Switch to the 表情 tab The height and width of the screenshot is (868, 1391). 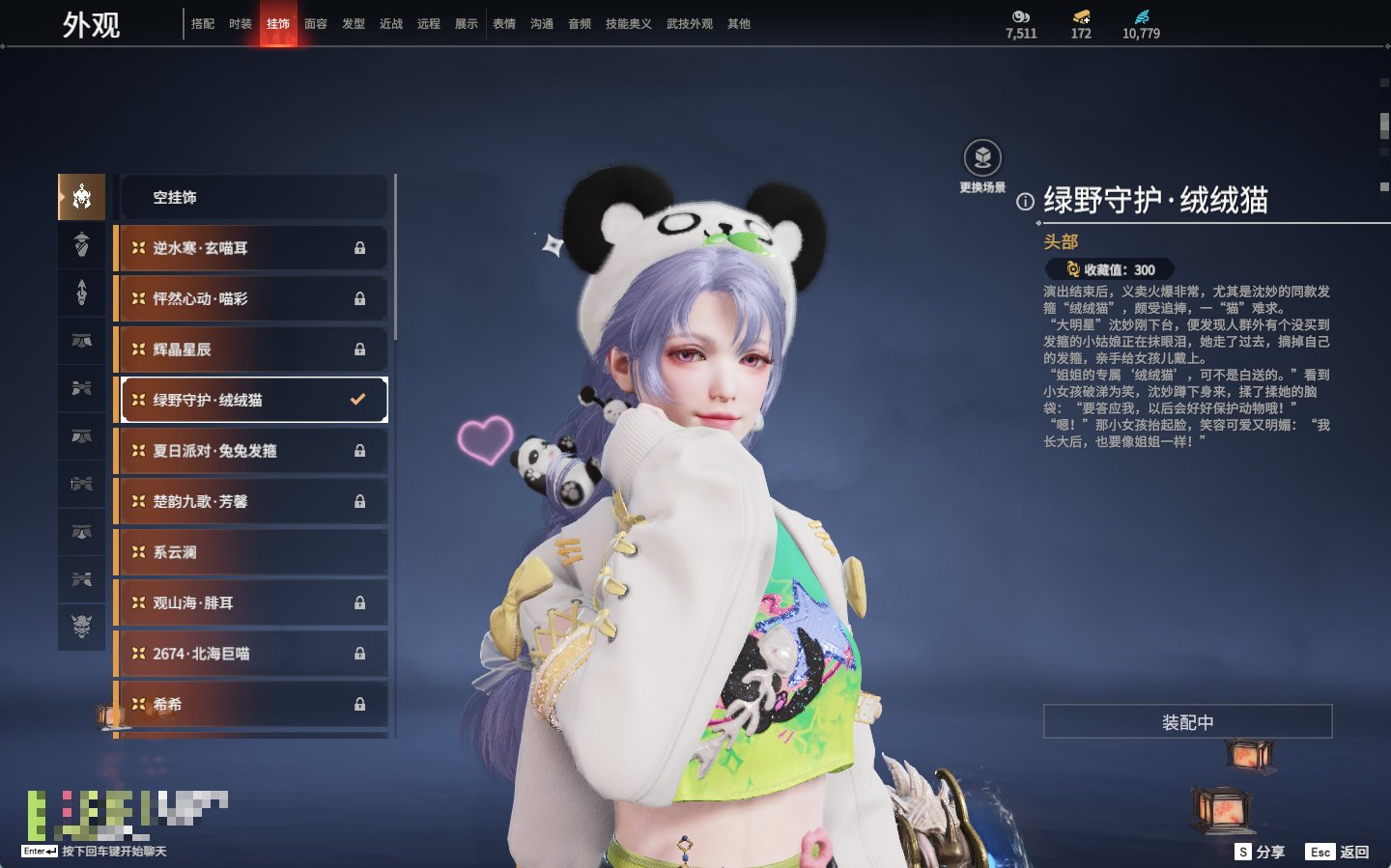(504, 24)
